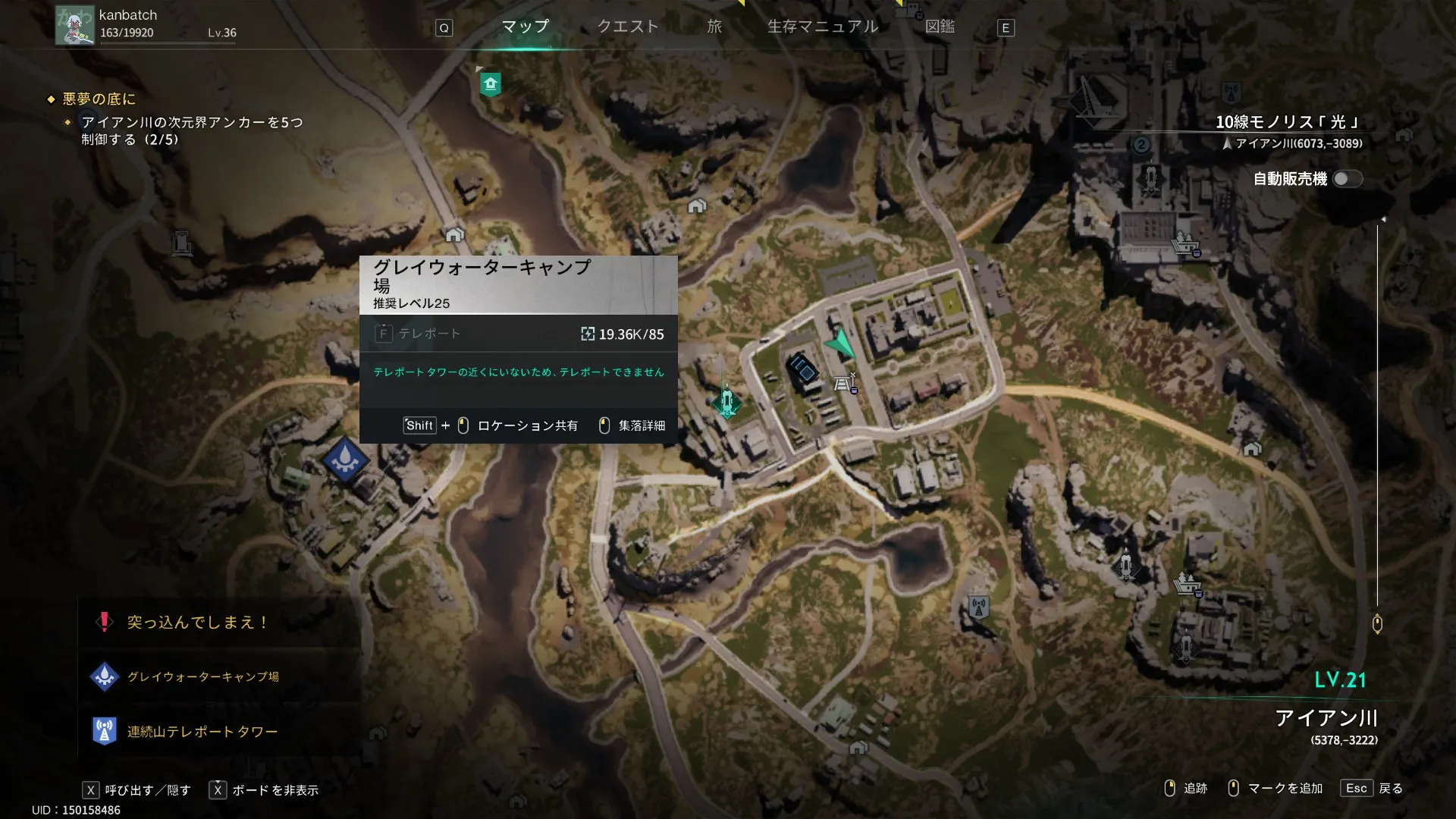This screenshot has width=1456, height=819.
Task: Toggle the 自動販売機 filter switch
Action: pyautogui.click(x=1347, y=179)
